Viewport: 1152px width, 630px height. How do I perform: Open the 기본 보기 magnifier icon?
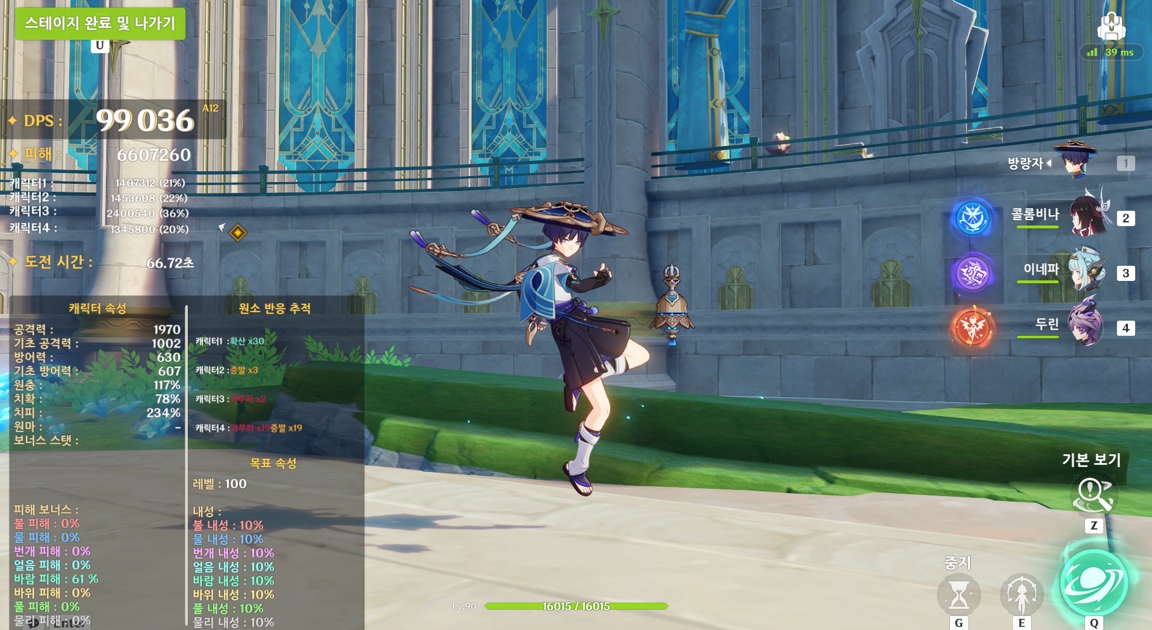(1093, 494)
